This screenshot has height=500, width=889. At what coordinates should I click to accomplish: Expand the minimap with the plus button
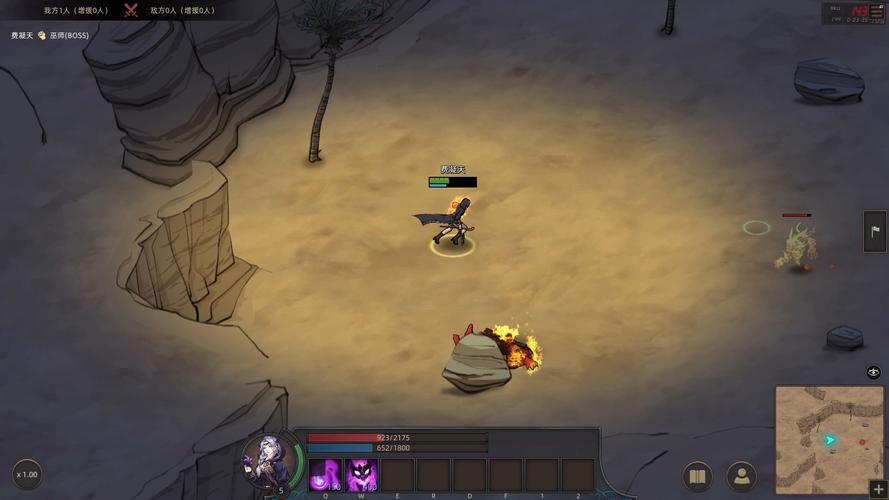[x=878, y=490]
